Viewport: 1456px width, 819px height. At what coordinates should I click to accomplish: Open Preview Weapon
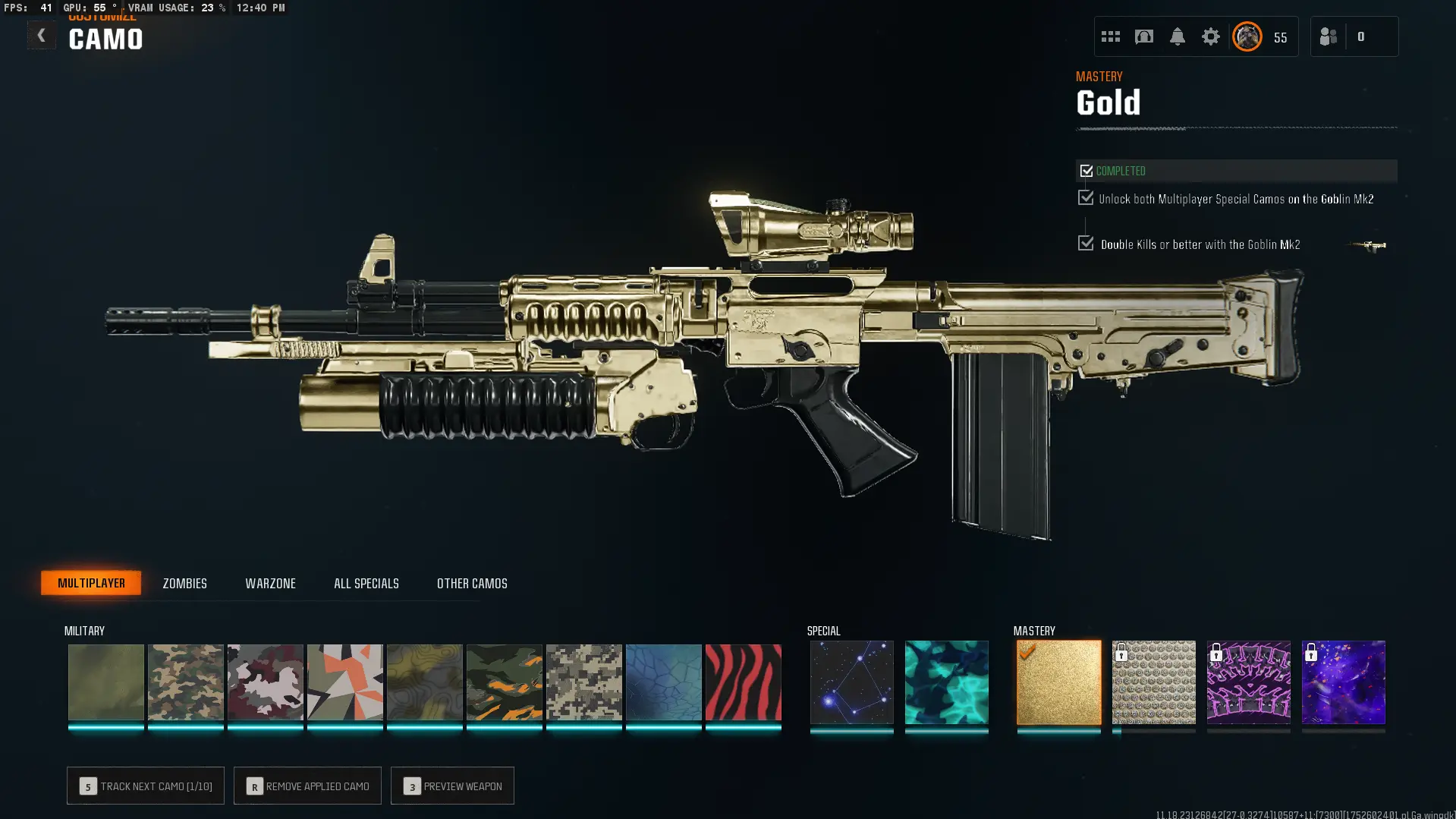point(452,786)
